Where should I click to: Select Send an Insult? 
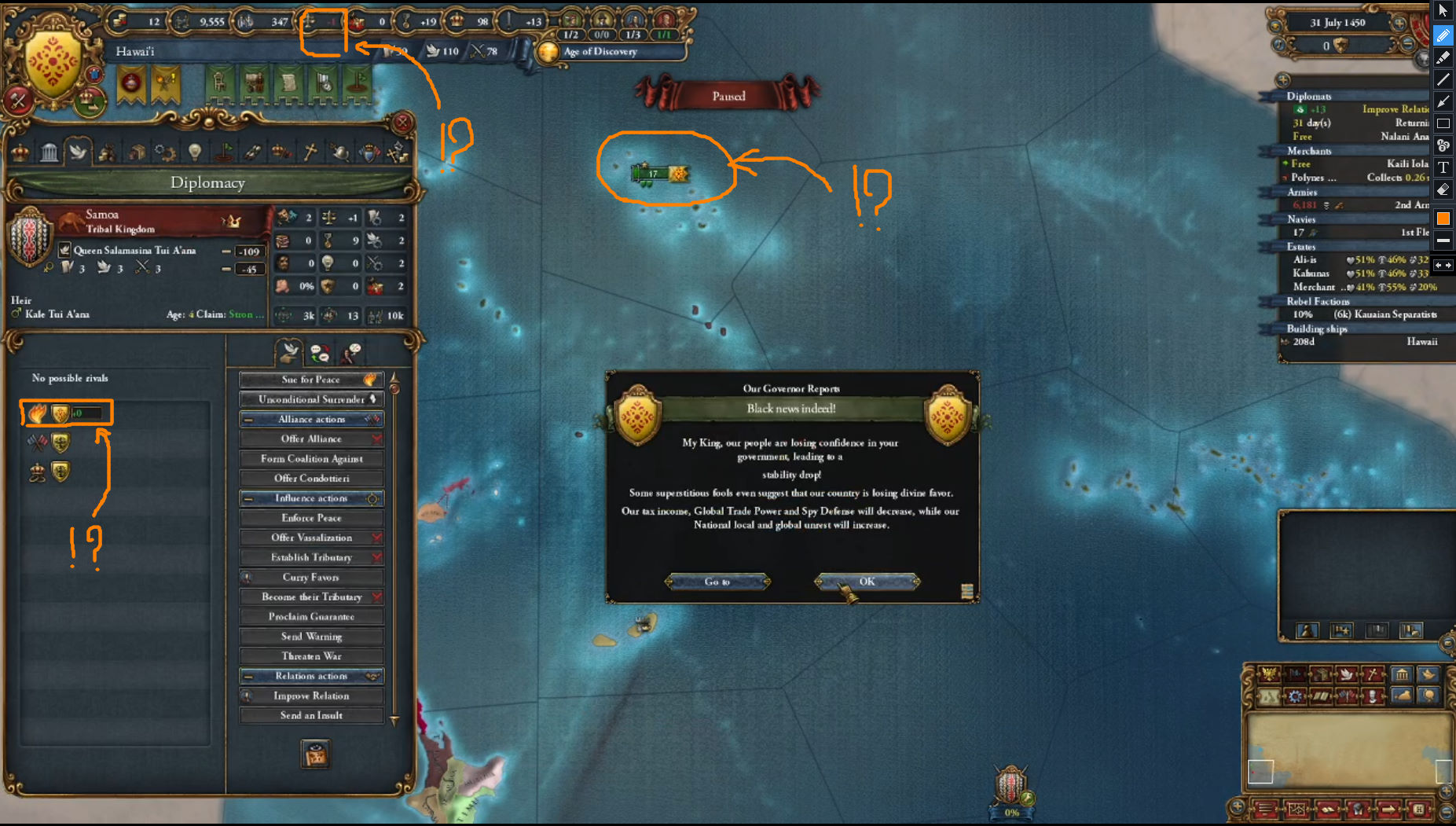(x=311, y=715)
